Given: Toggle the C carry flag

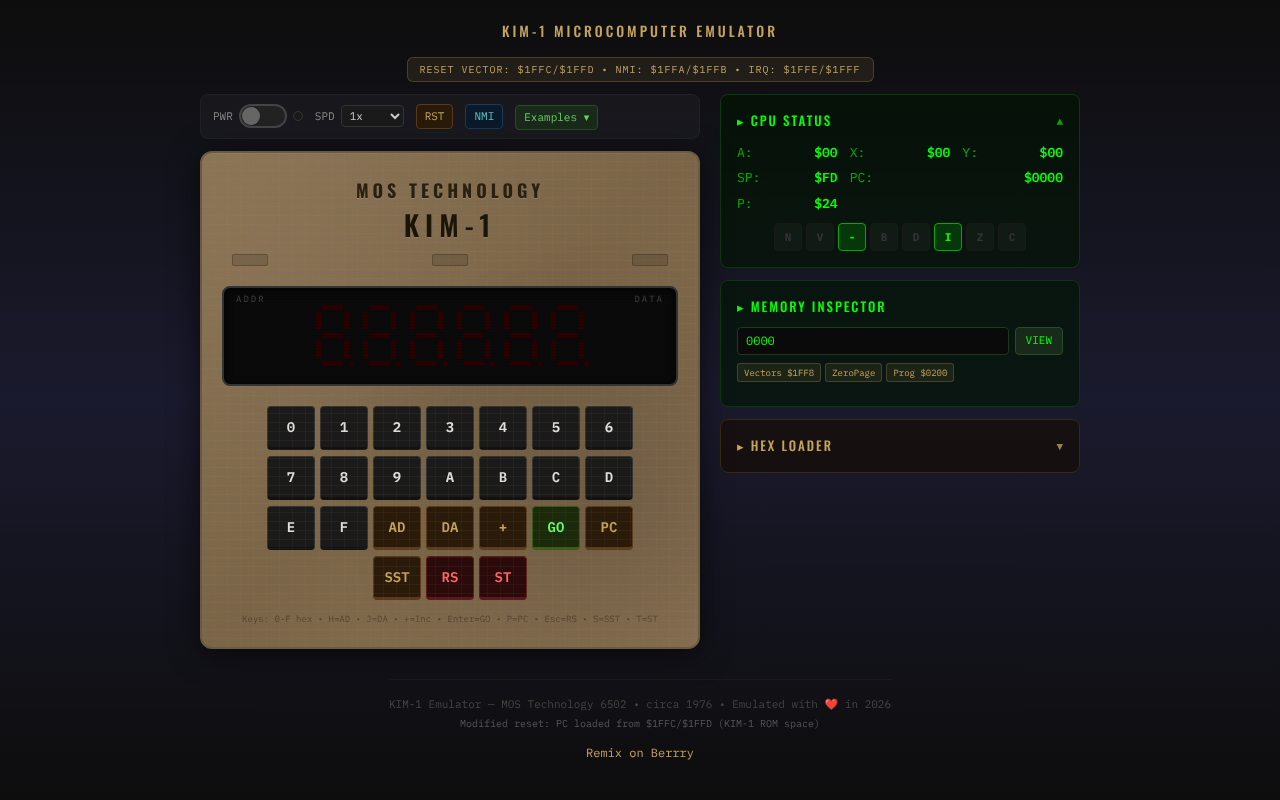Looking at the screenshot, I should coord(1011,237).
